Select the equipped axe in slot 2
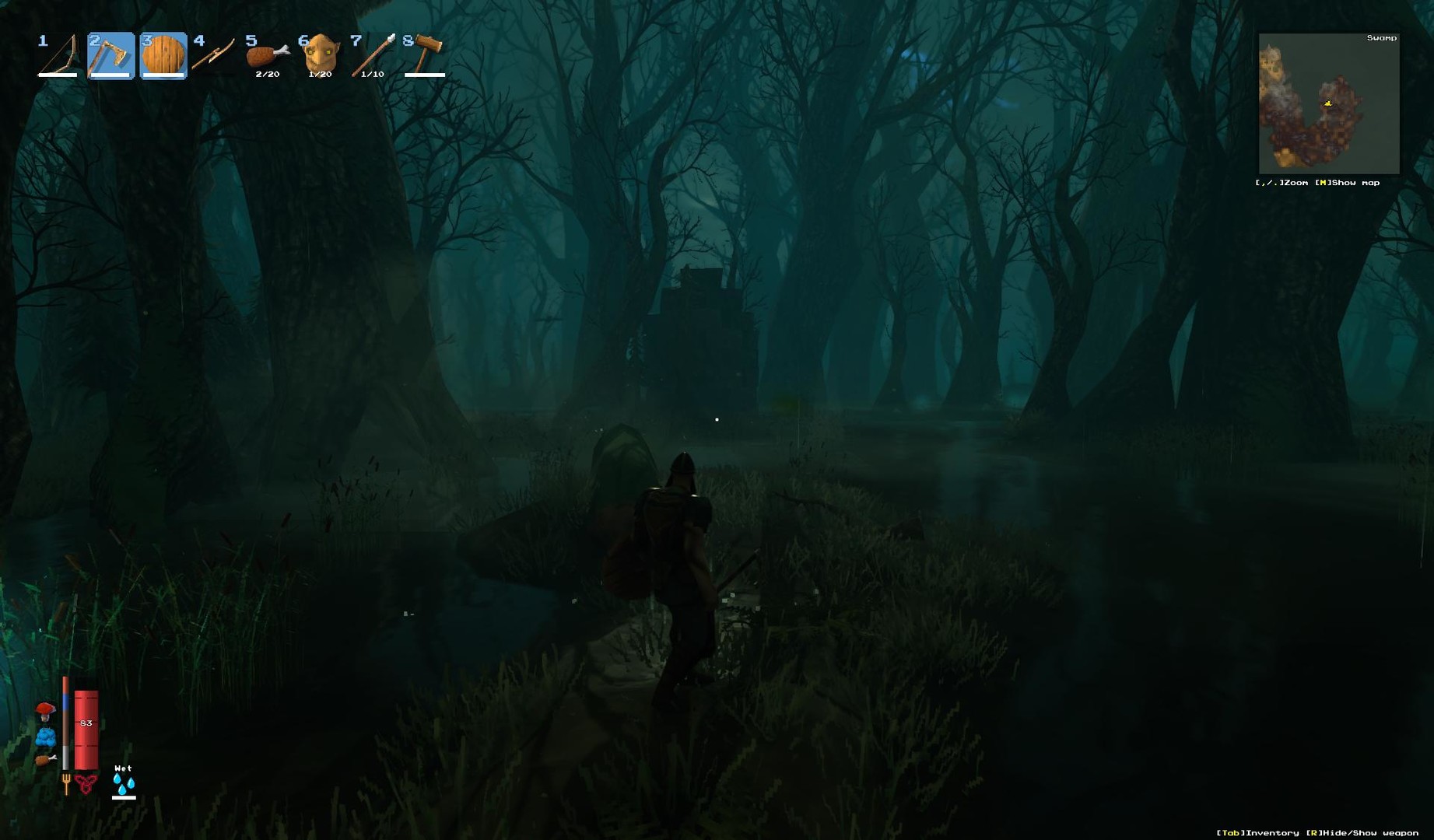The image size is (1434, 840). (x=110, y=55)
